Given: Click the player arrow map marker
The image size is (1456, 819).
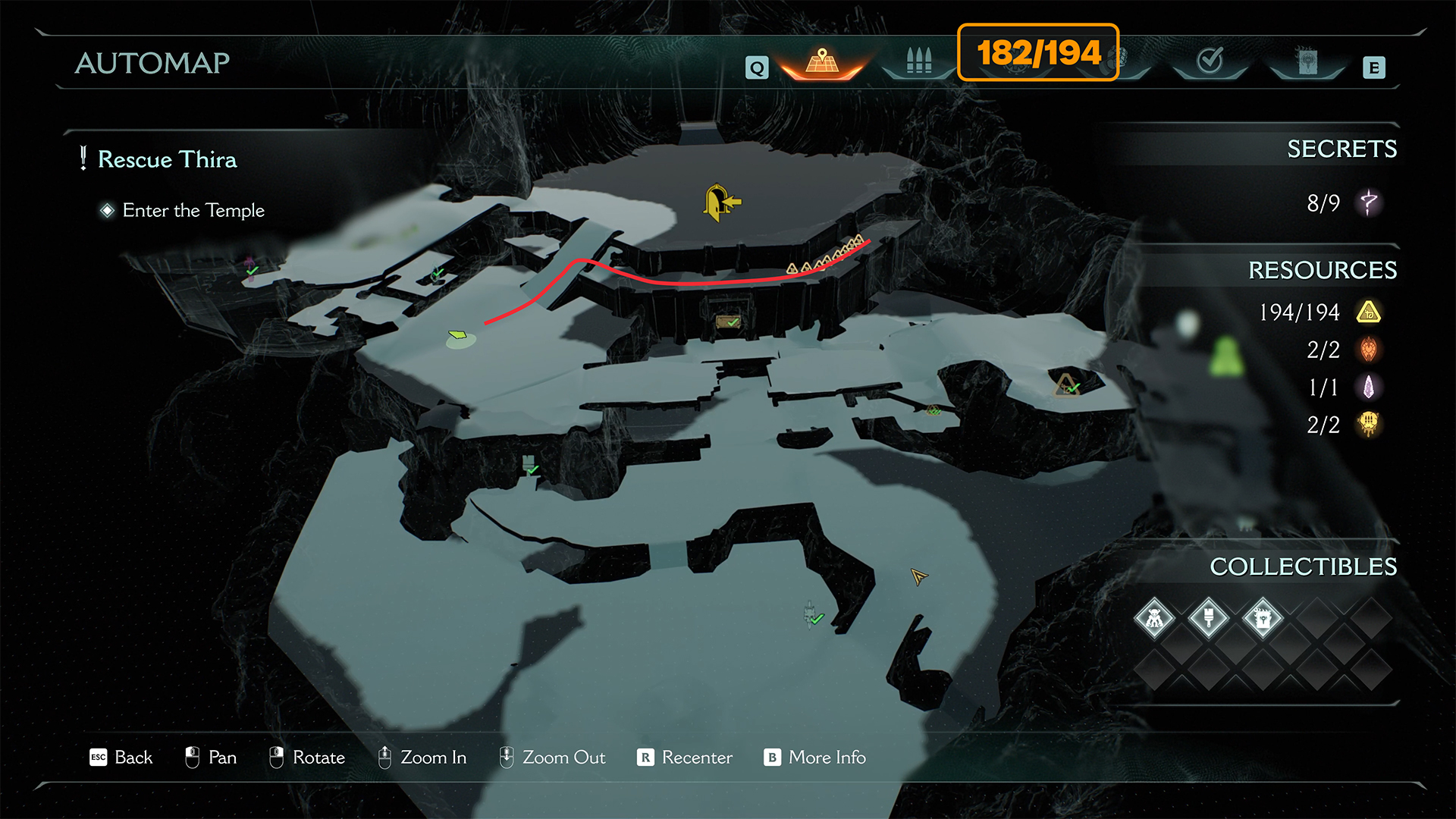Looking at the screenshot, I should (918, 577).
